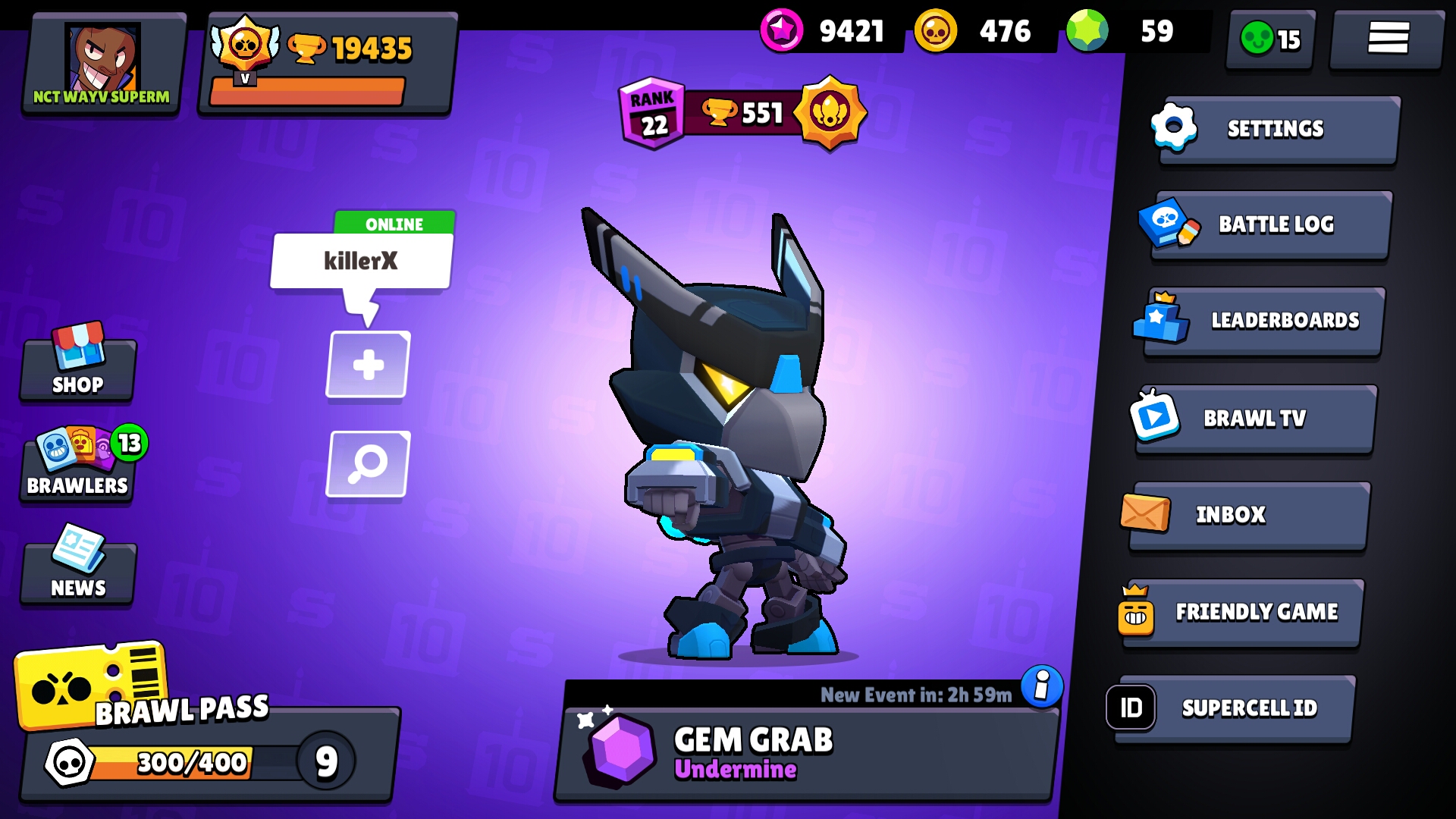The width and height of the screenshot is (1456, 819).
Task: Invite a friend with the plus tile
Action: coord(368,364)
